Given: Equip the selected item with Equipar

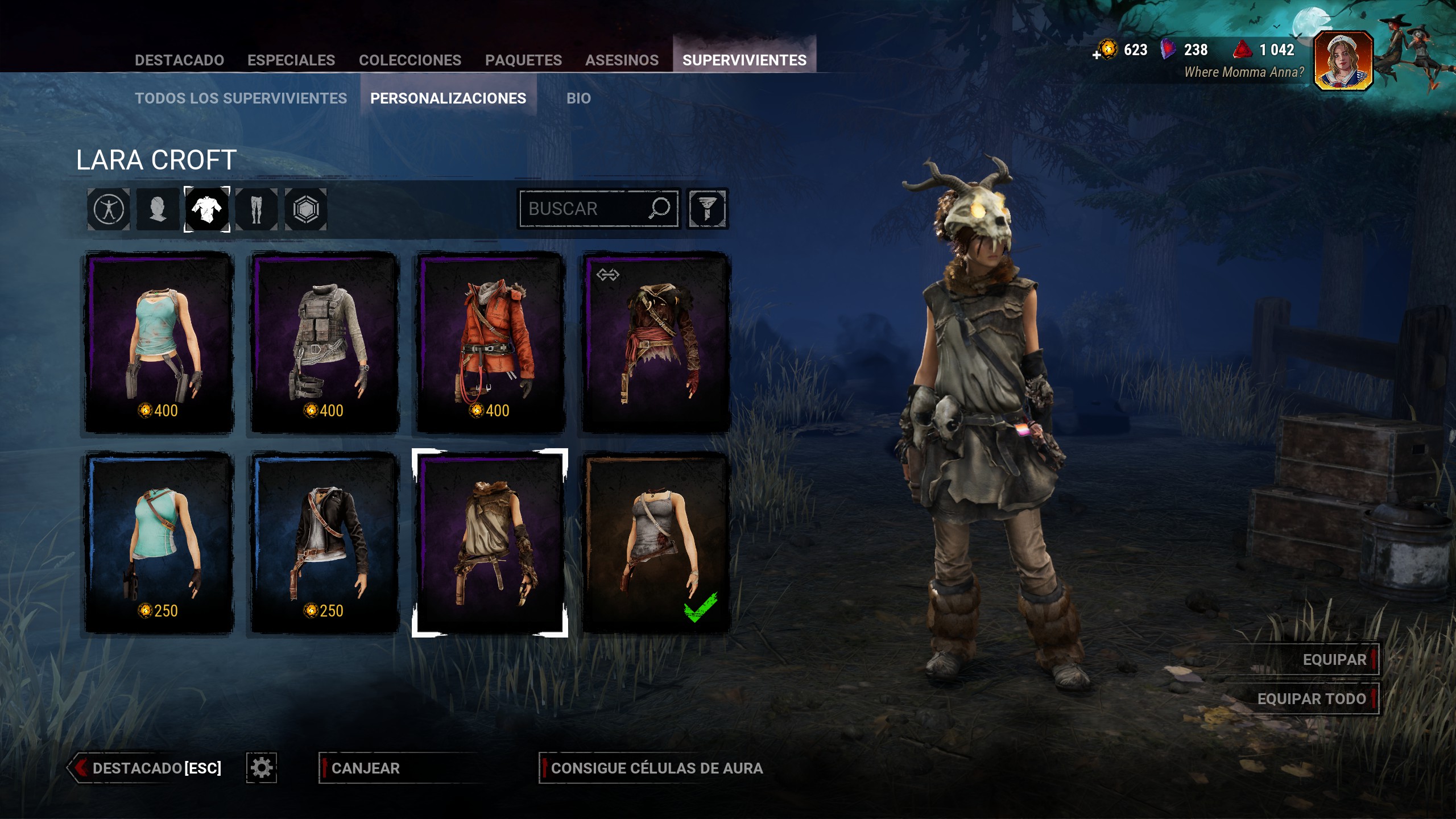Looking at the screenshot, I should point(1334,660).
